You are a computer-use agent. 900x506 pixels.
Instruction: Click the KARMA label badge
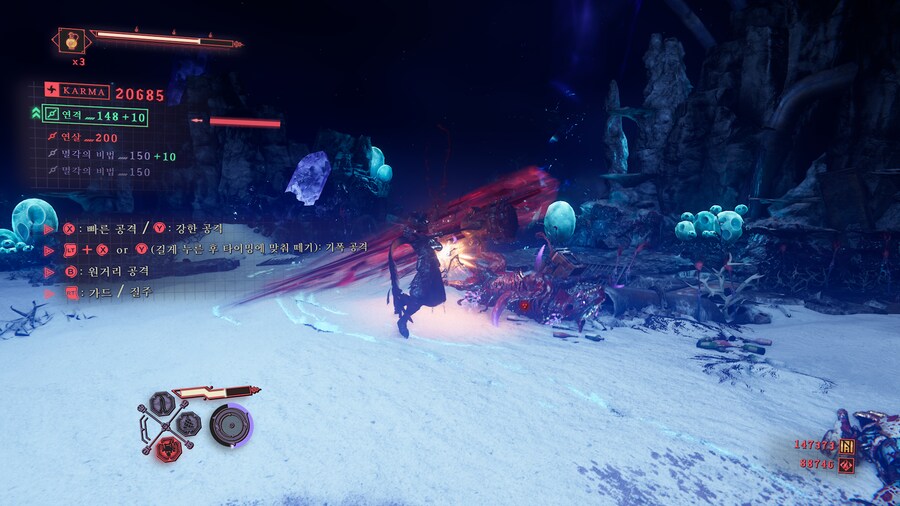78,91
